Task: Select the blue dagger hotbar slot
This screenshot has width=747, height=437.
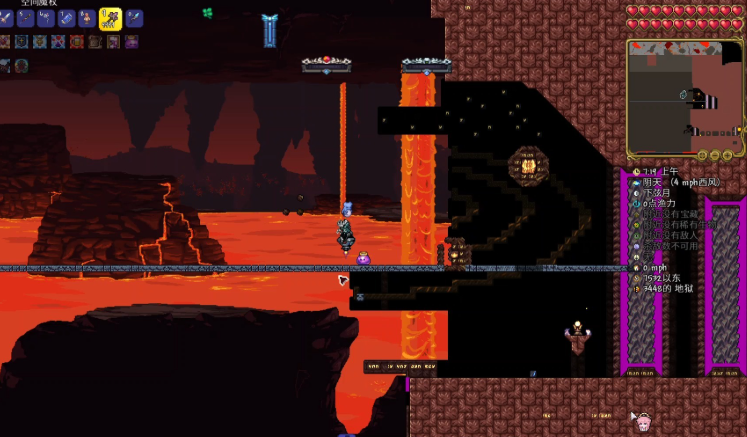Action: pyautogui.click(x=134, y=18)
